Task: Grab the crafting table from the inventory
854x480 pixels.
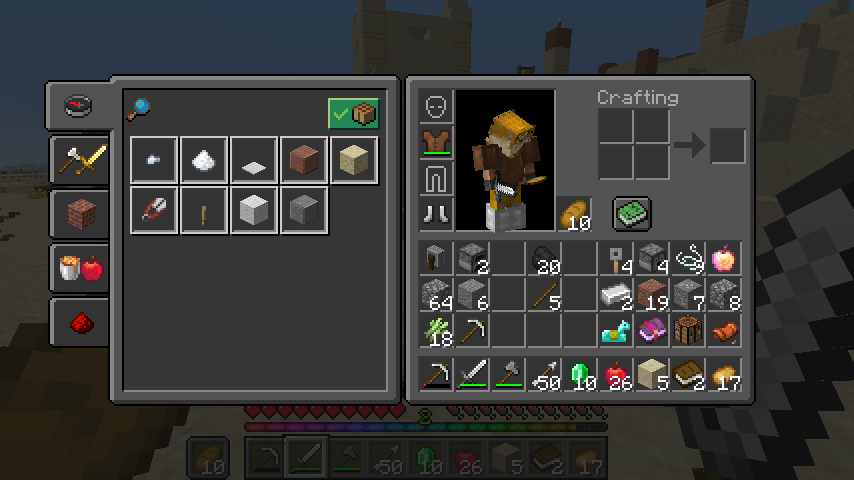Action: point(687,329)
